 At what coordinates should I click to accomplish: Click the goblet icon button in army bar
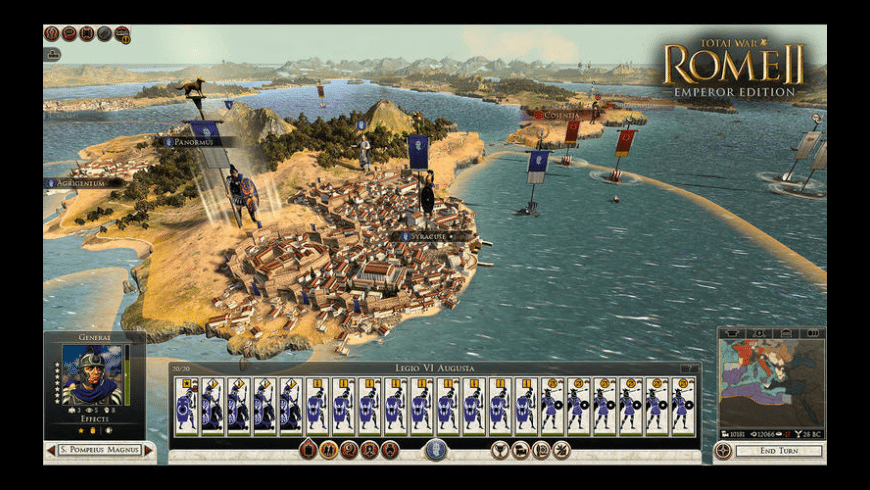[500, 450]
